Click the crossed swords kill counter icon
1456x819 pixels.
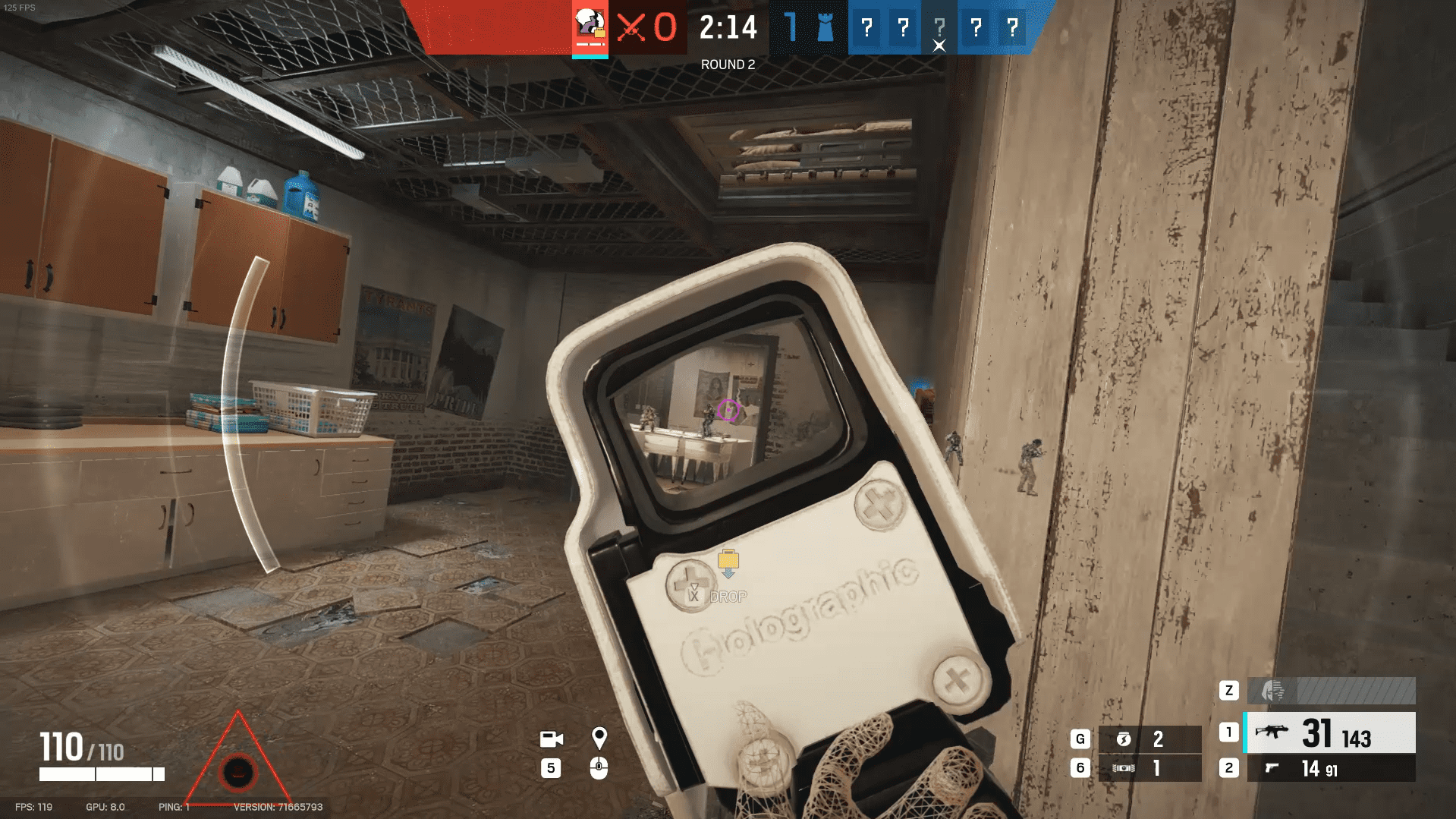[632, 28]
